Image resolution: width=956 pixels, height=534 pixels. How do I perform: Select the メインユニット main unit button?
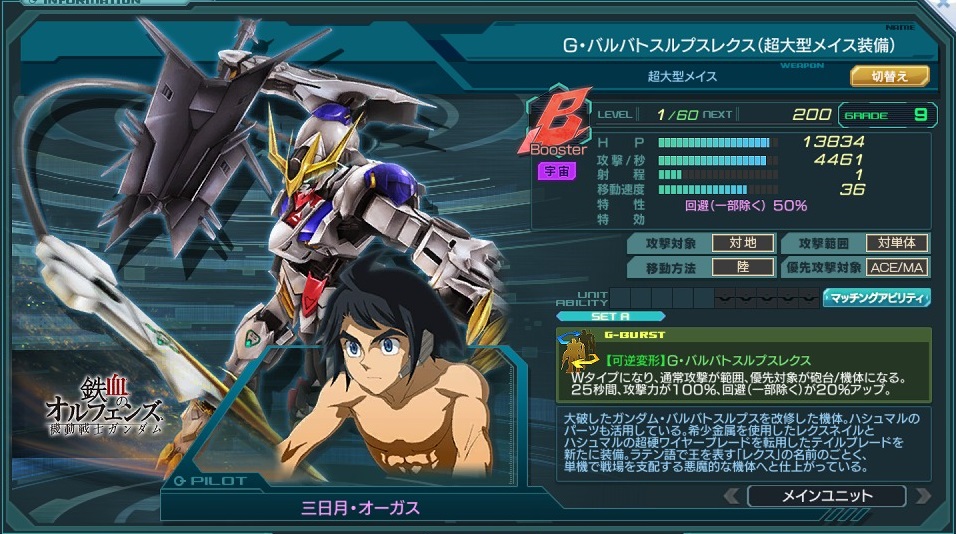(x=825, y=496)
